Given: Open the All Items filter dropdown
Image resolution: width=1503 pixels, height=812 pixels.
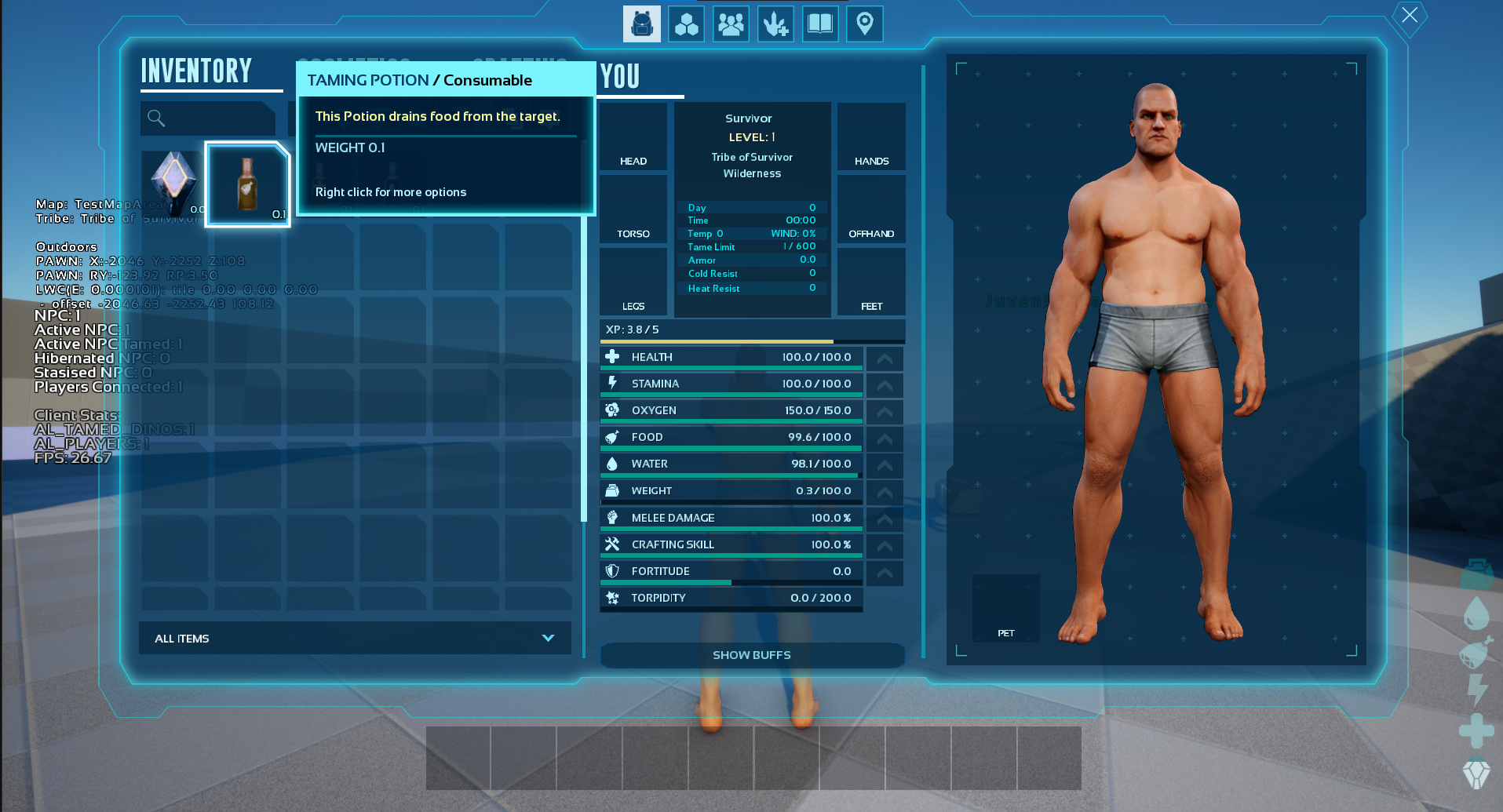Looking at the screenshot, I should pyautogui.click(x=355, y=639).
